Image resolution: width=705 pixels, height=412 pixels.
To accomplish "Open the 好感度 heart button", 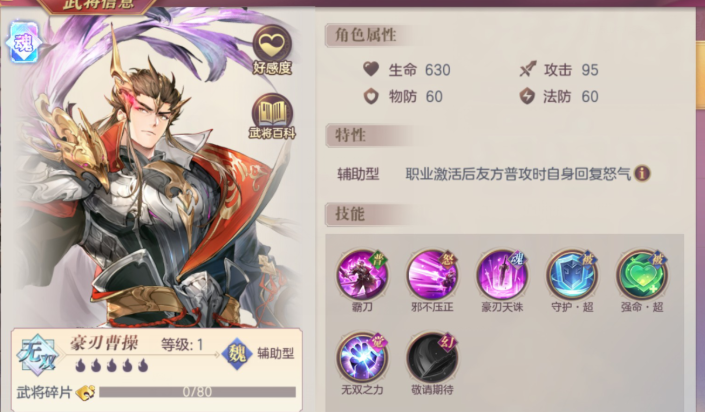I will coord(272,46).
